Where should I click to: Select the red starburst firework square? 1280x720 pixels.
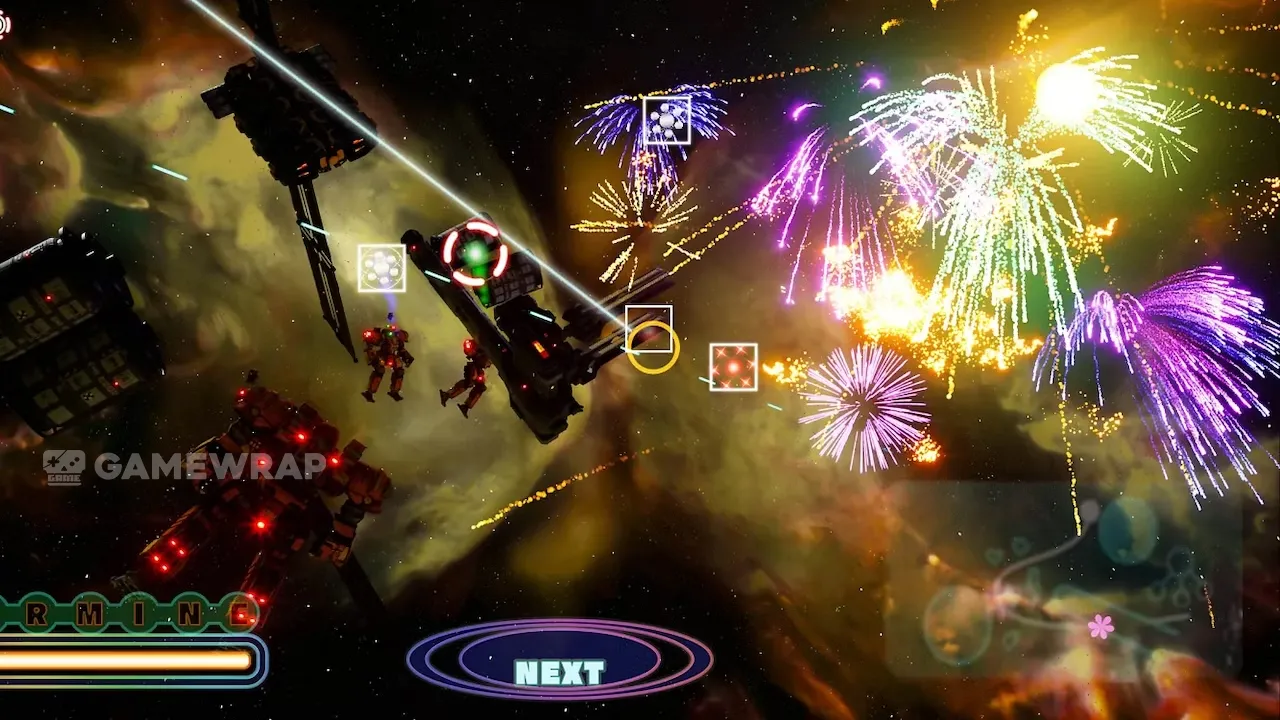[733, 367]
